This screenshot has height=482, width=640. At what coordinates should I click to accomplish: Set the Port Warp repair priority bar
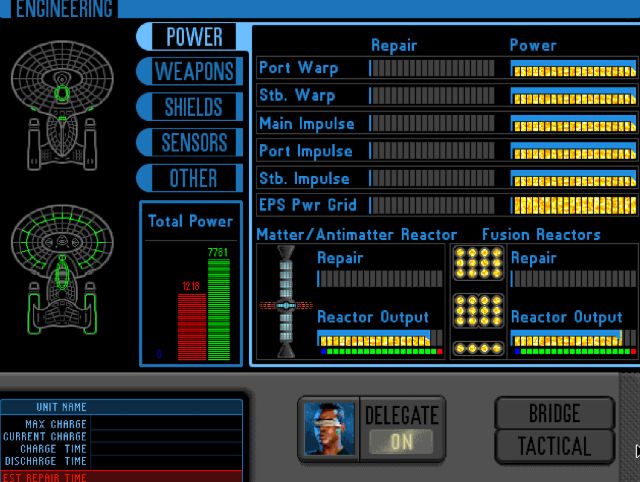pyautogui.click(x=433, y=69)
